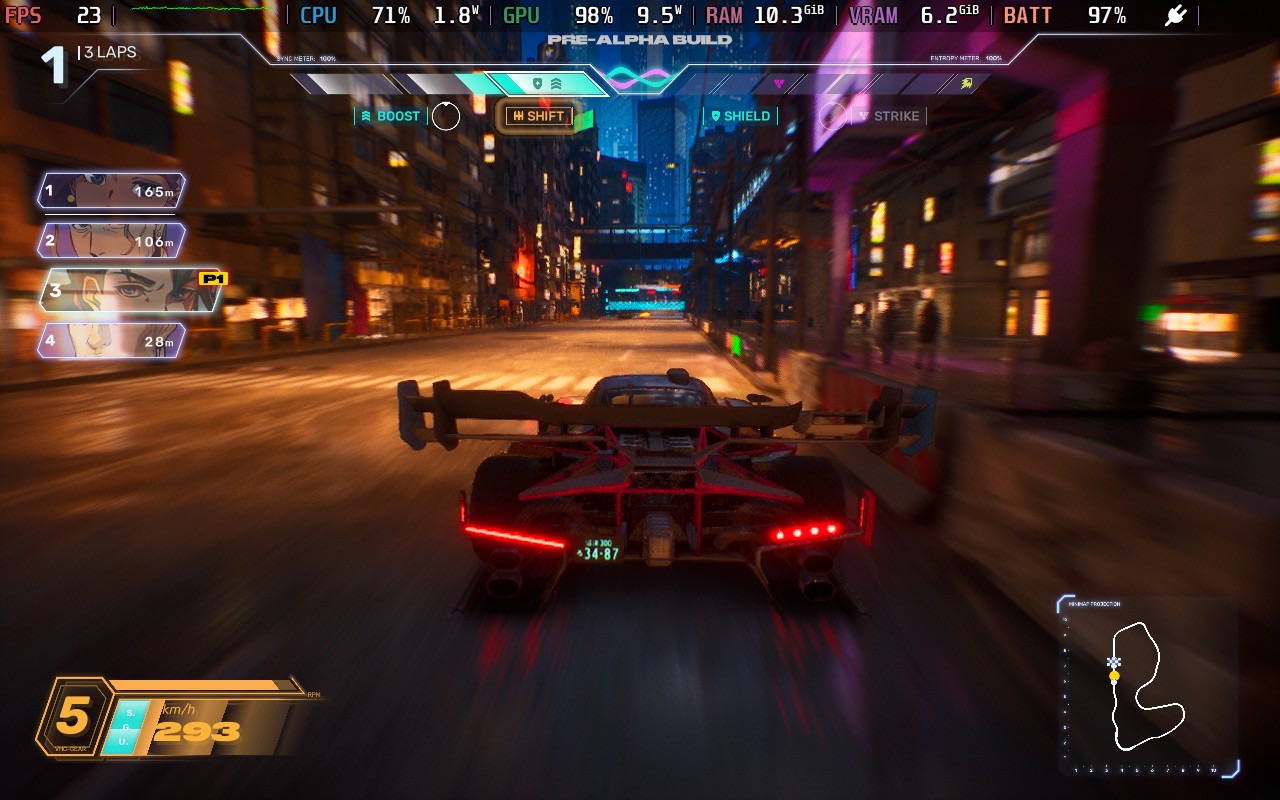Click the track minimap

(1148, 687)
